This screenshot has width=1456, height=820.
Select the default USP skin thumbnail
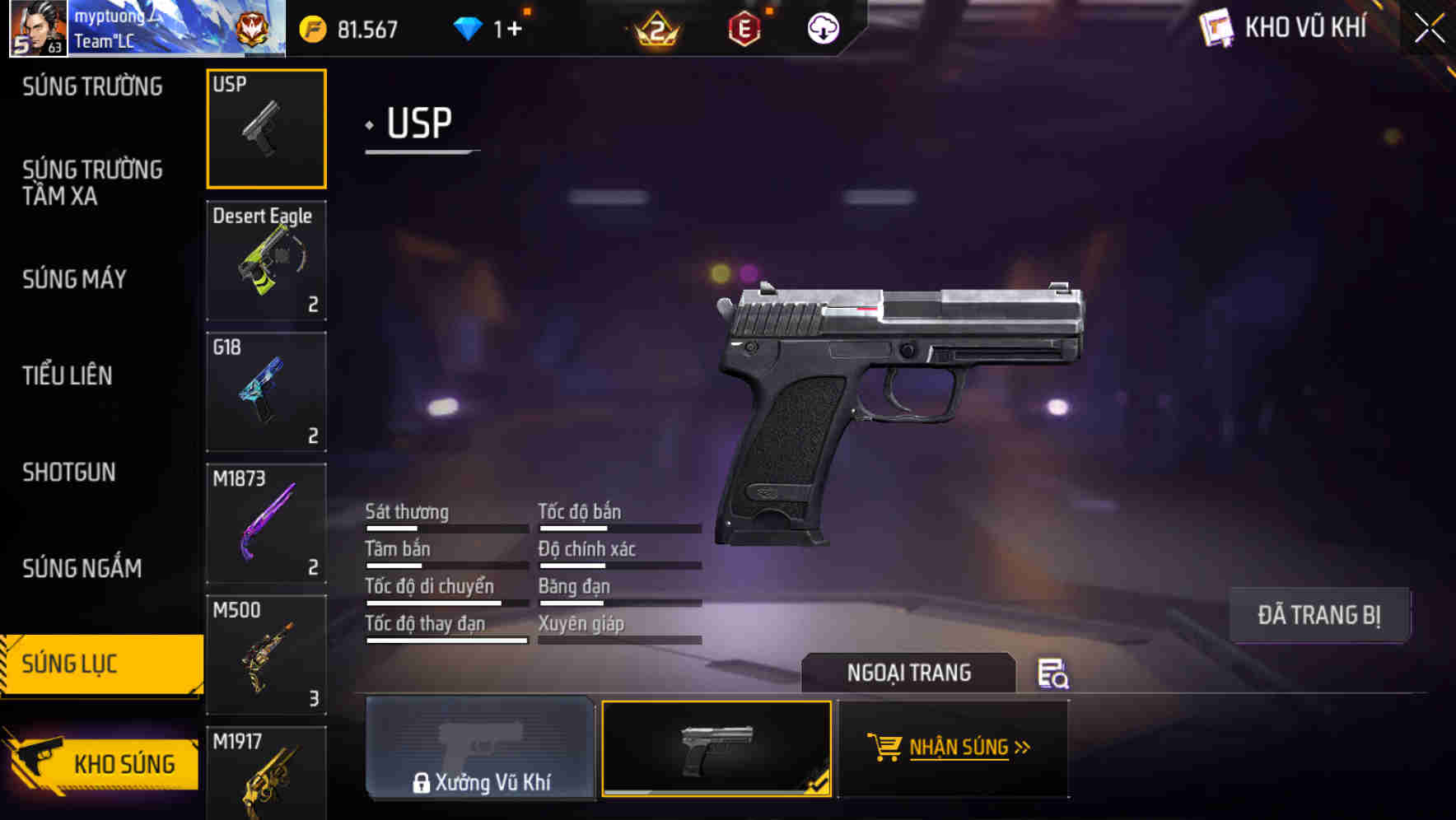click(x=716, y=748)
